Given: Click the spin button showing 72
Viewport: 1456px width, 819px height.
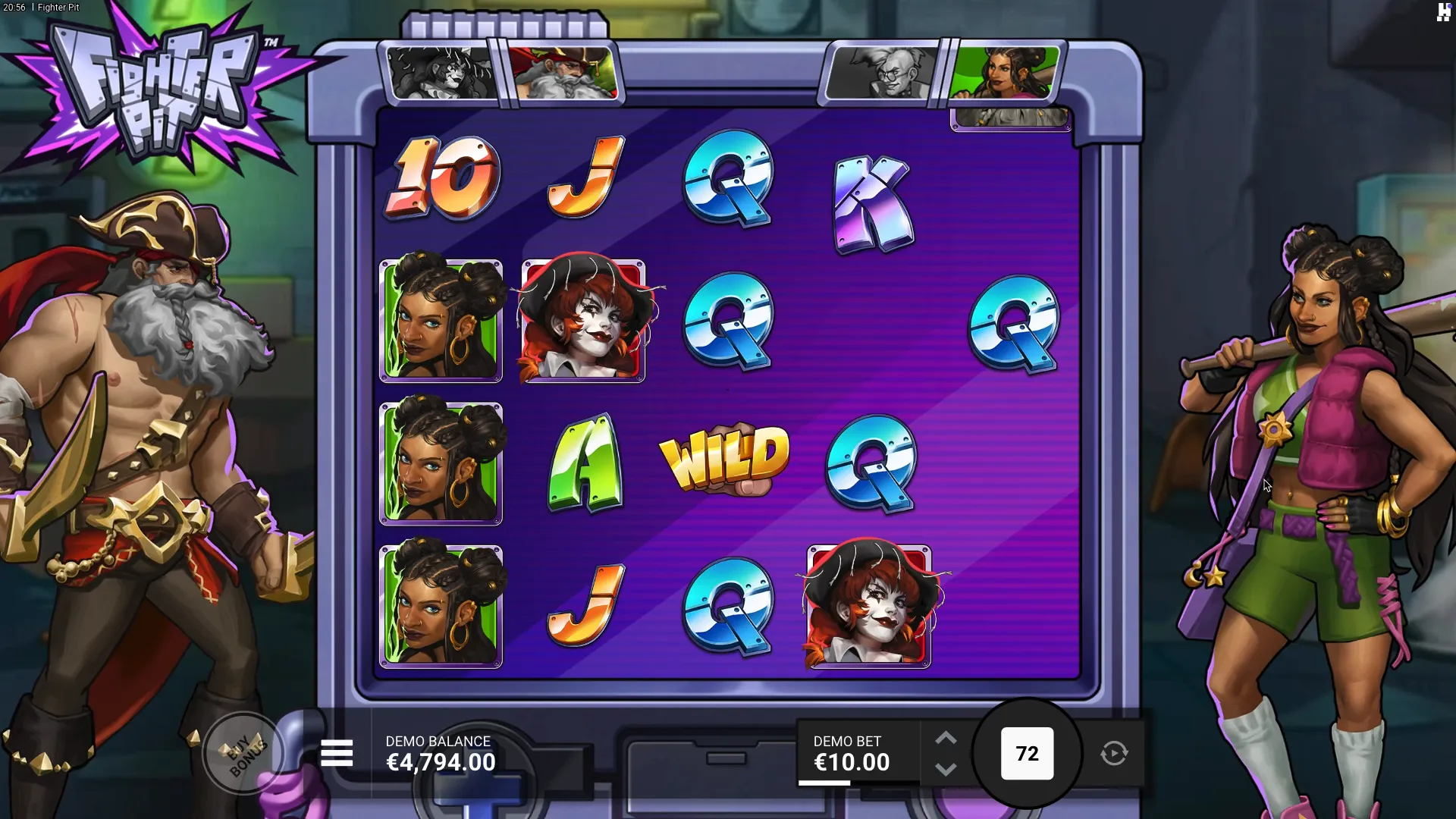Looking at the screenshot, I should (1027, 754).
